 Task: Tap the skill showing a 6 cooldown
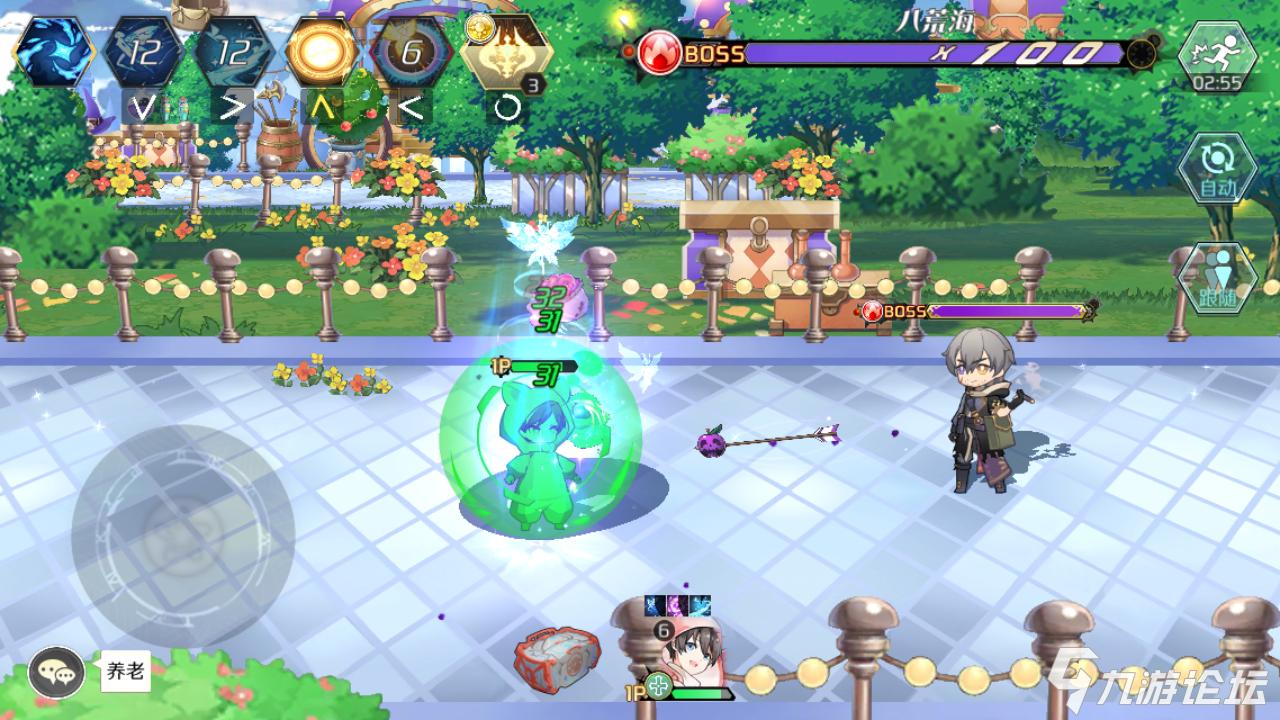pyautogui.click(x=413, y=52)
